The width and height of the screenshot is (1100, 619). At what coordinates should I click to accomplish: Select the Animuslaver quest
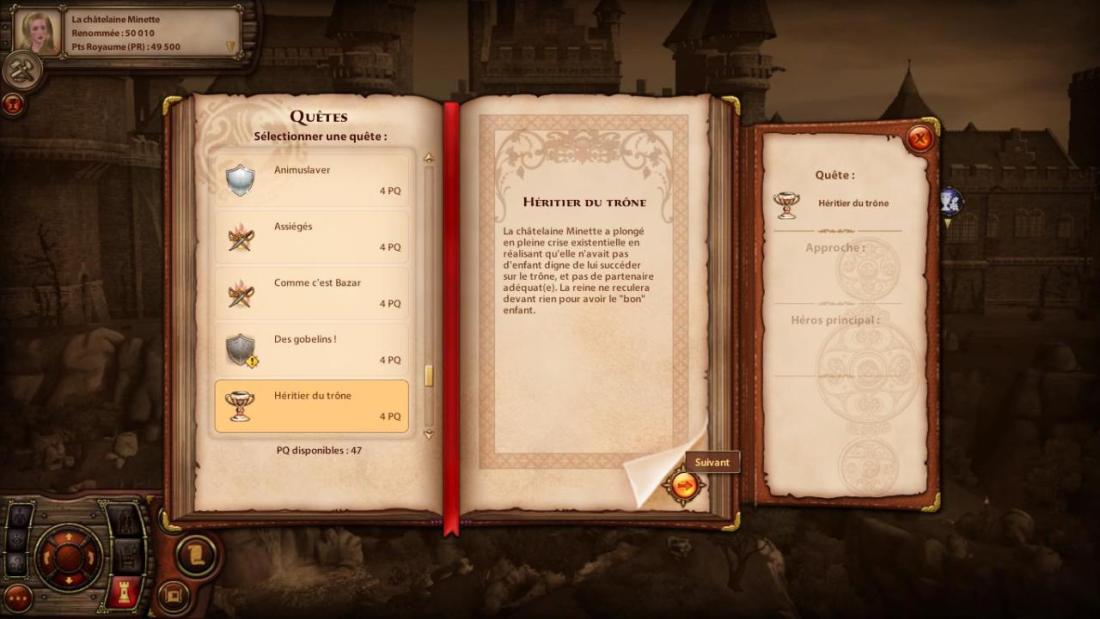tap(312, 180)
